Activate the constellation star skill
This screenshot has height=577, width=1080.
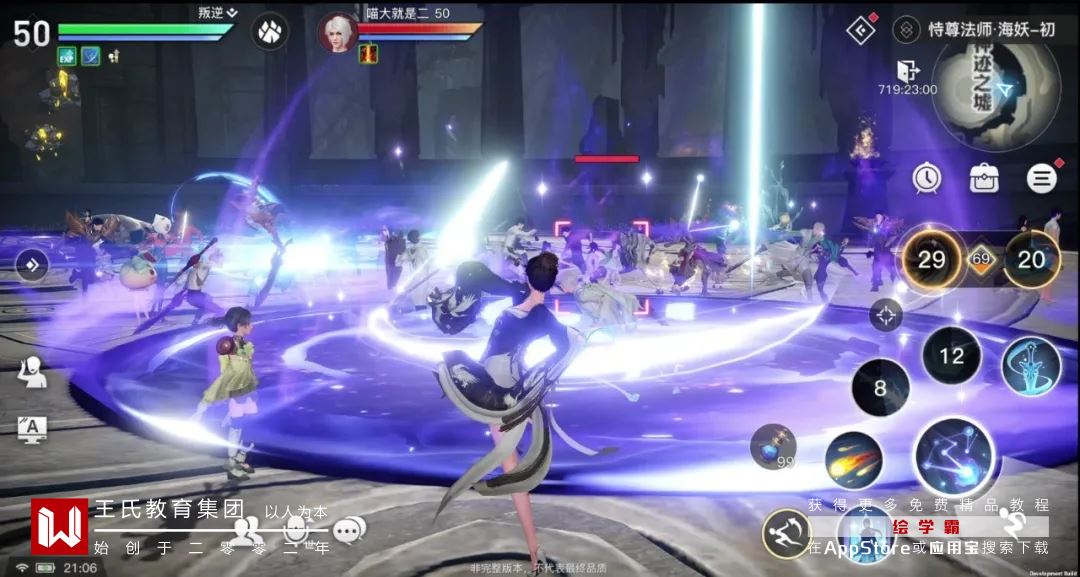[954, 457]
